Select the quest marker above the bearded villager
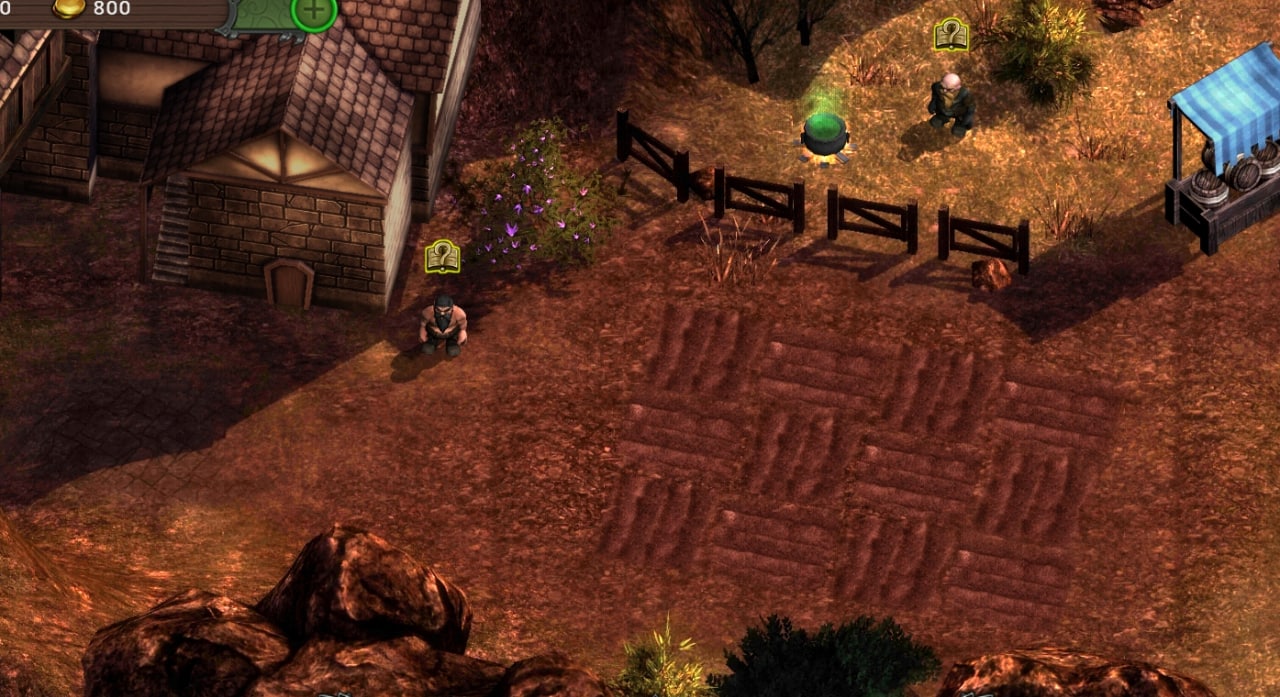The image size is (1280, 697). (x=442, y=257)
